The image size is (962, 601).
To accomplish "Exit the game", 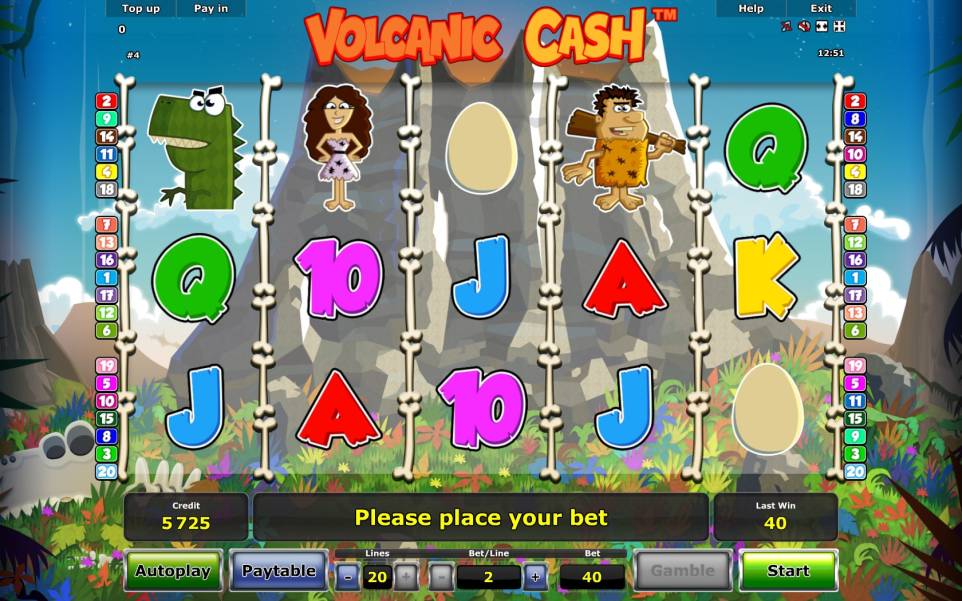I will click(821, 8).
